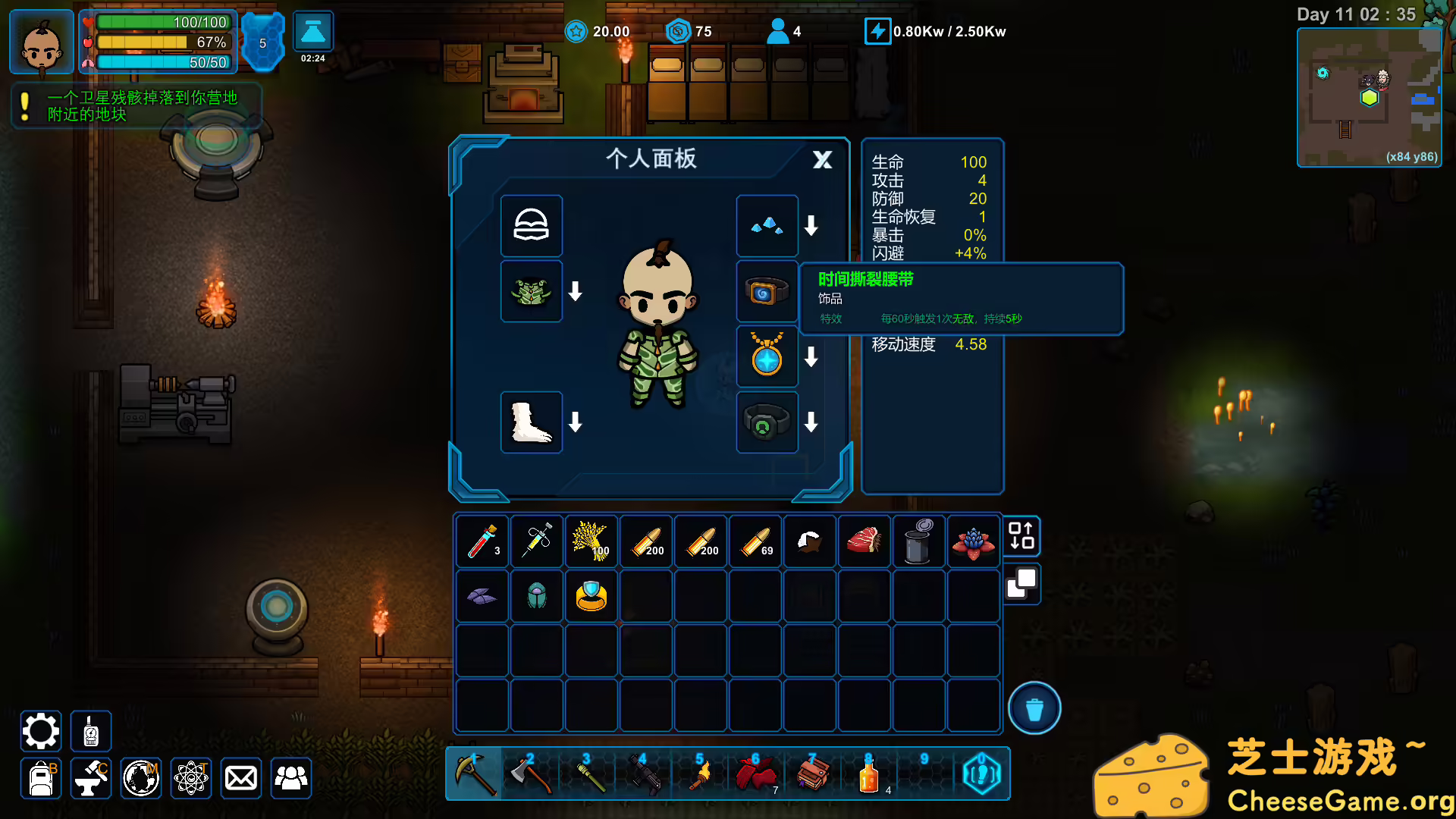Click the down arrow beside the camouflage armor
The image size is (1456, 819).
(x=575, y=291)
